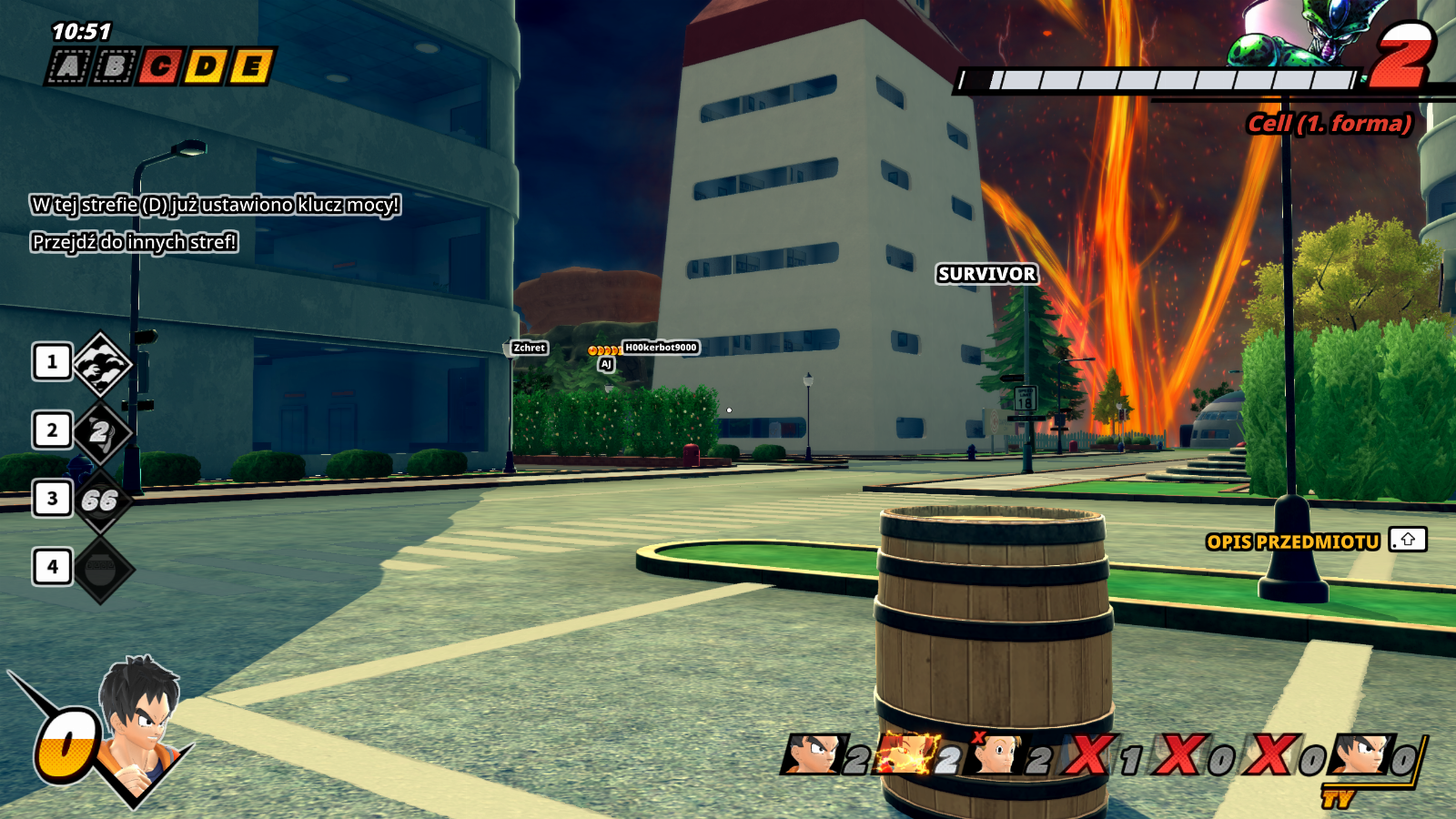Pick the zone E tile
Image resolution: width=1456 pixels, height=819 pixels.
251,66
